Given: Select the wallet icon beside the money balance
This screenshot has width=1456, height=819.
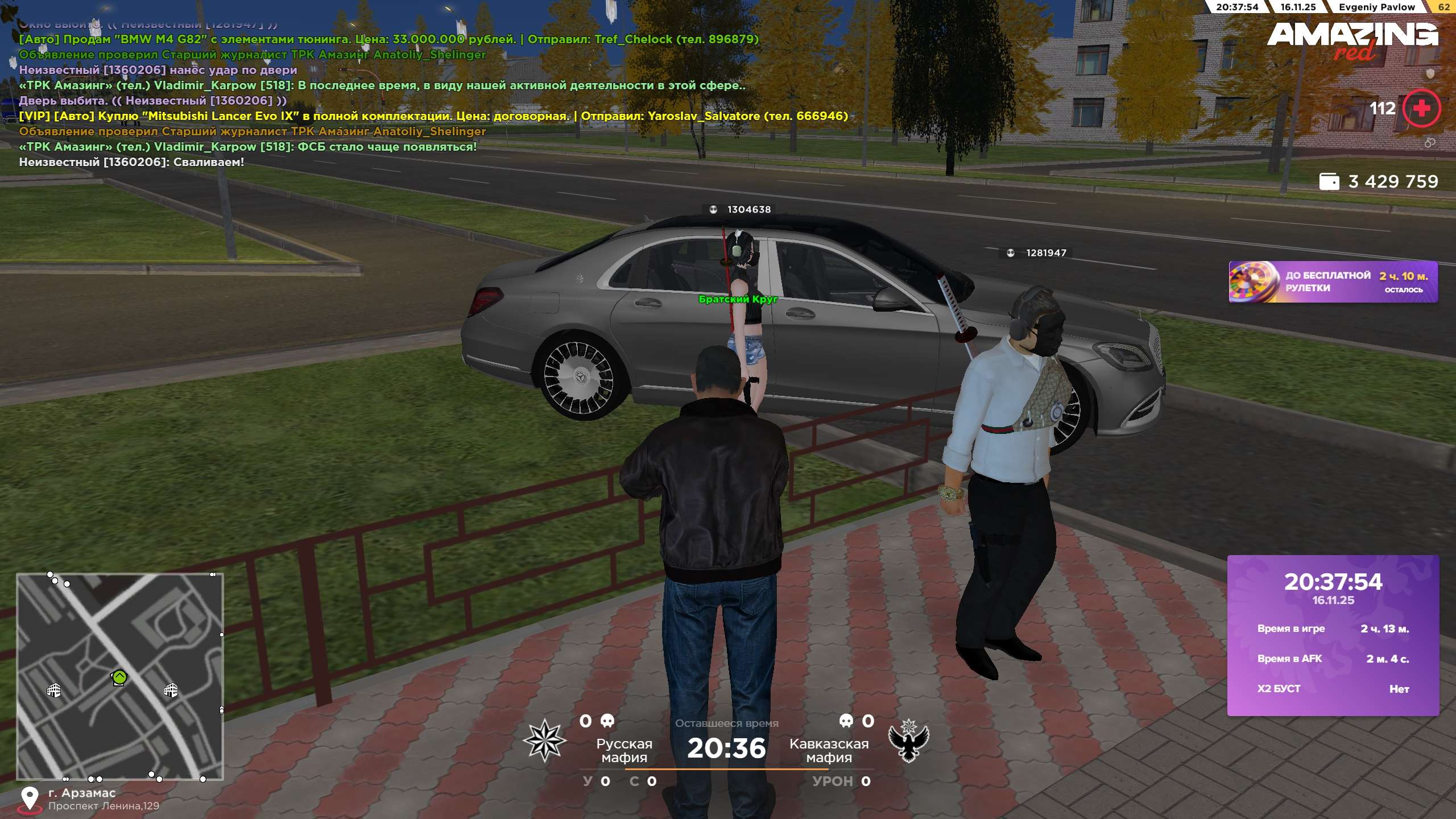Looking at the screenshot, I should pos(1329,181).
